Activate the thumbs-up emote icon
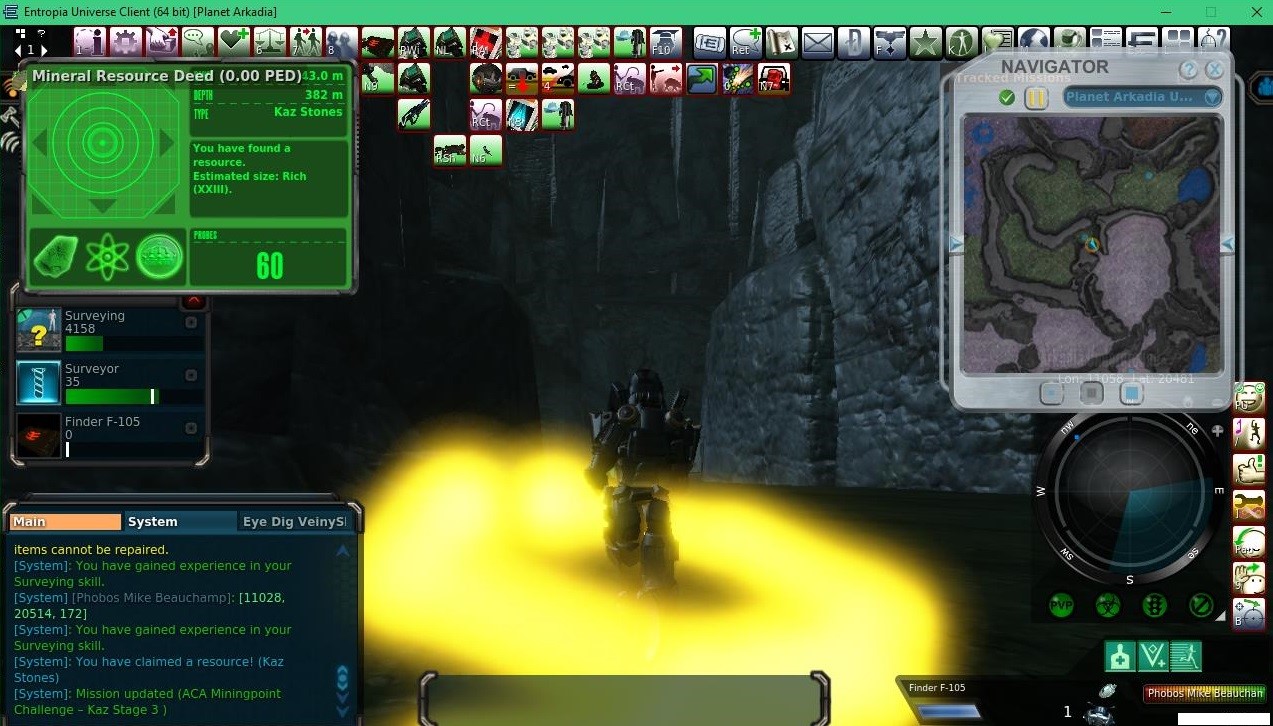 point(1248,468)
